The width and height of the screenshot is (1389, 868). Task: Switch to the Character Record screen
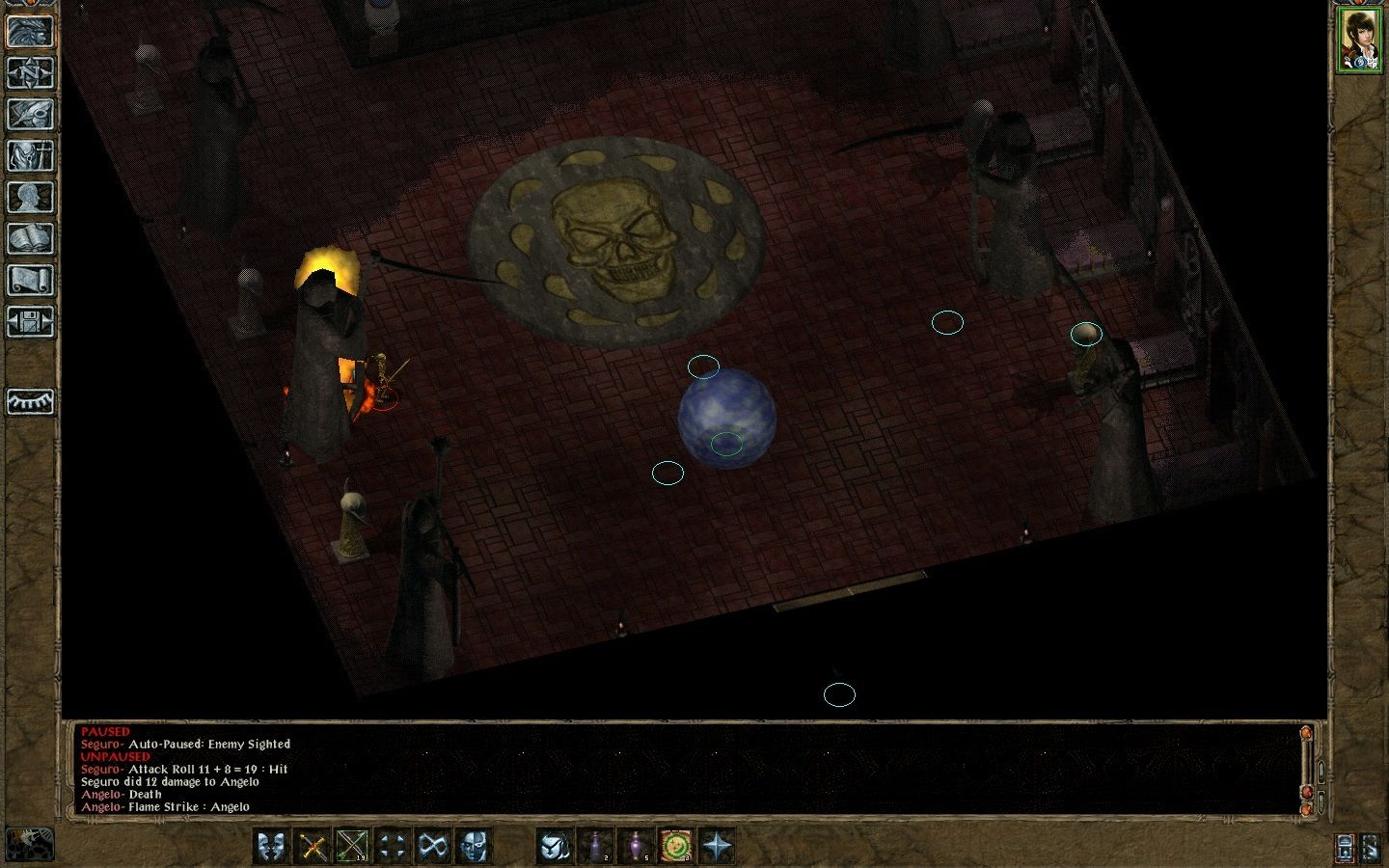pyautogui.click(x=31, y=197)
